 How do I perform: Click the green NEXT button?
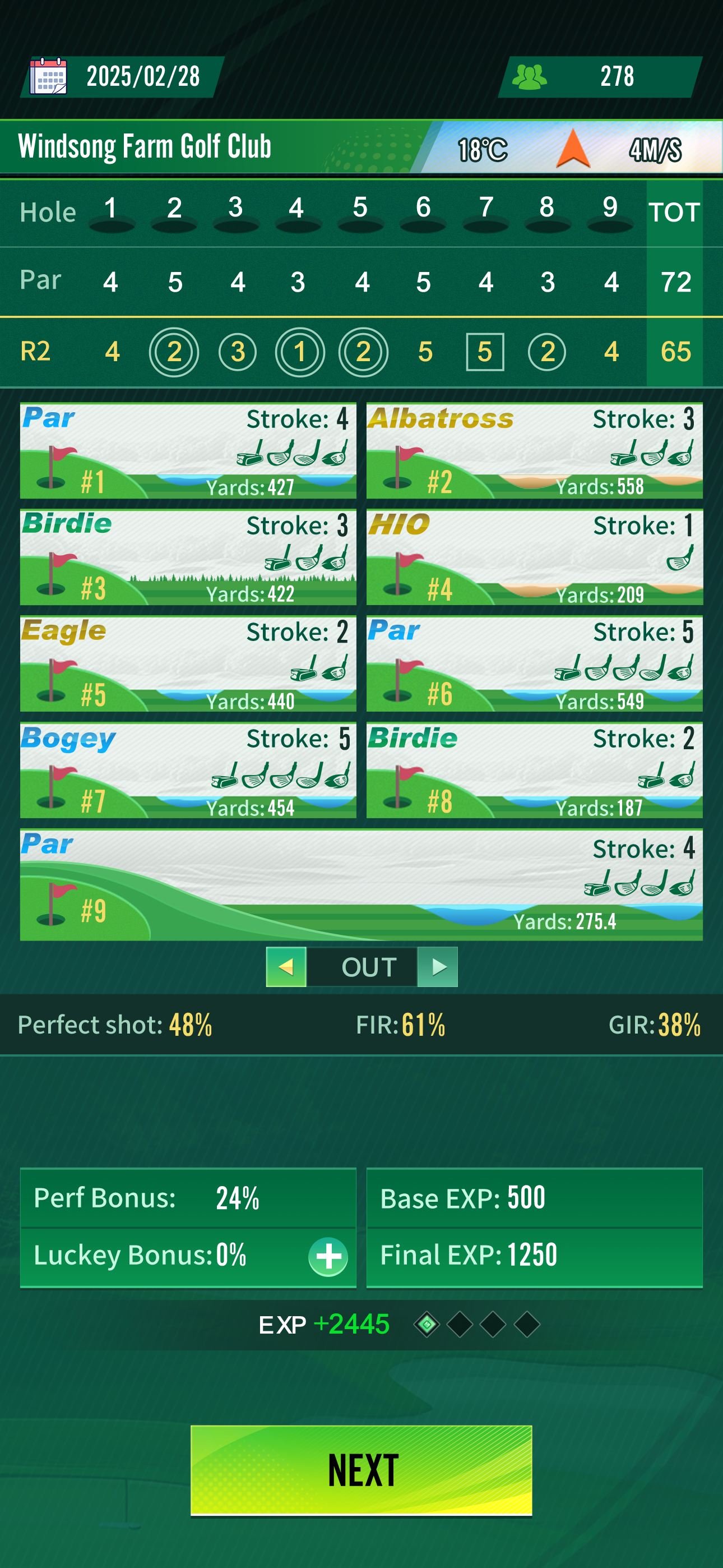click(361, 1470)
